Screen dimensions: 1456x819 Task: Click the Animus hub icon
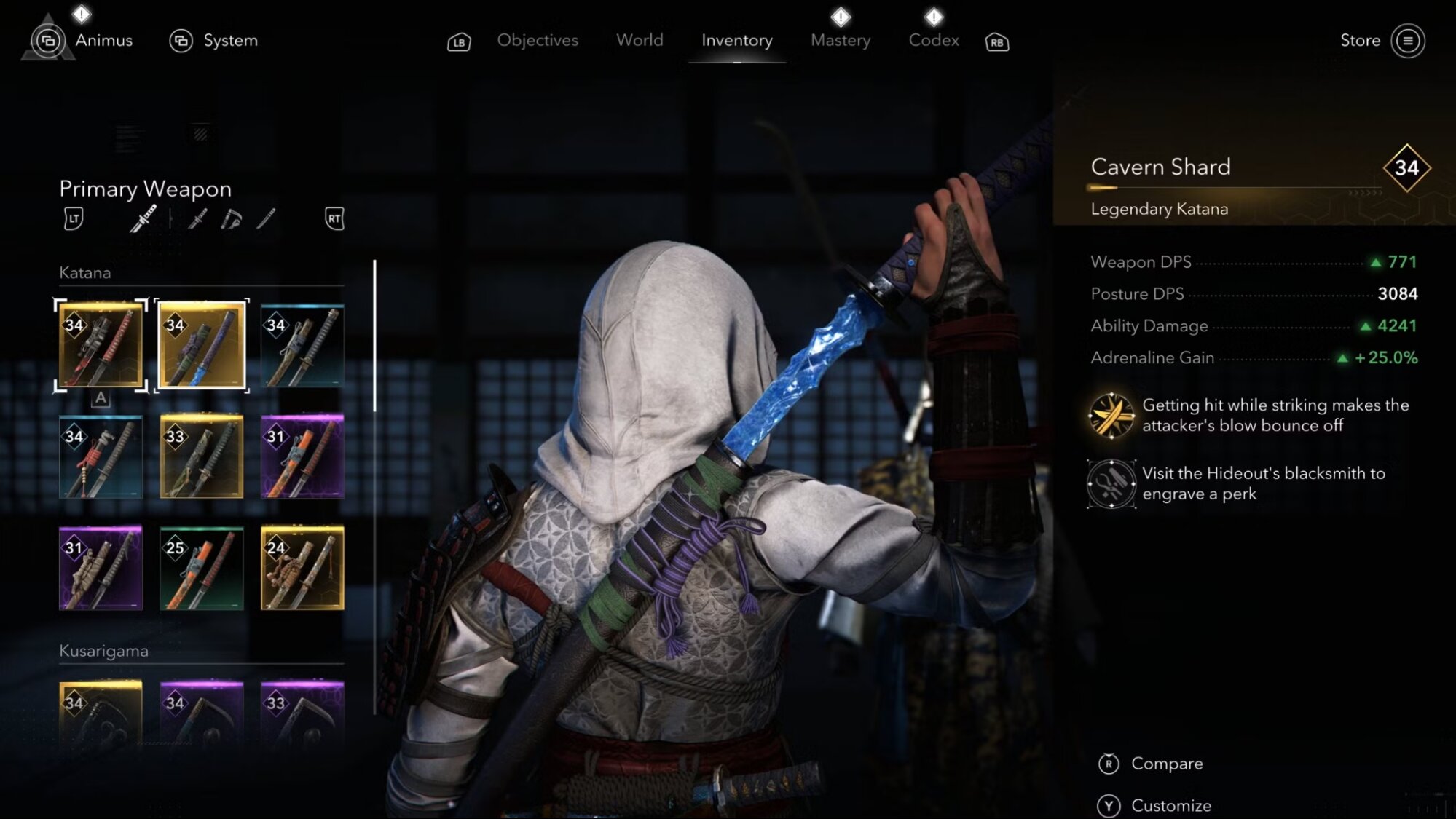coord(47,40)
